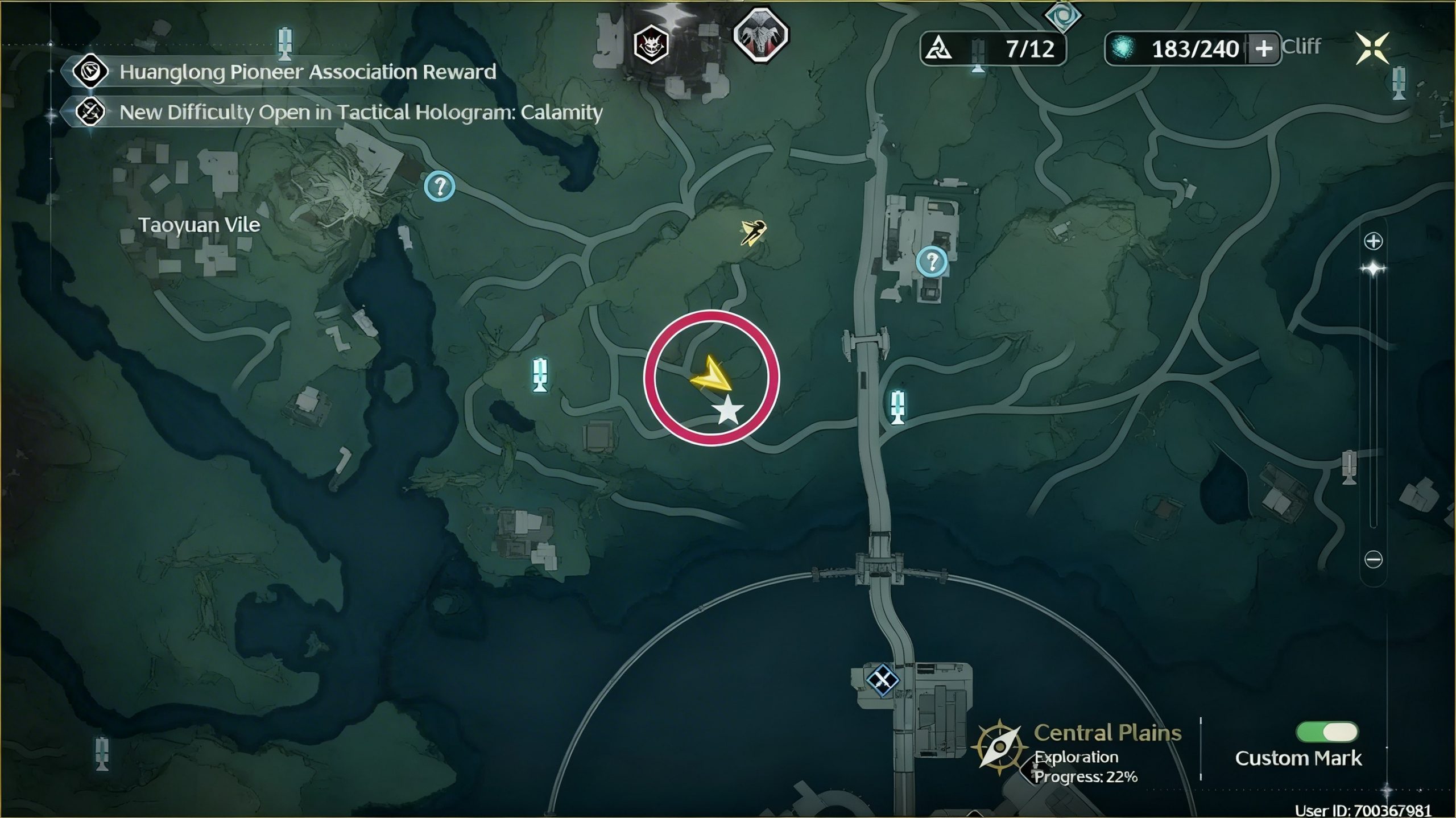This screenshot has height=818, width=1456.
Task: Zoom out the map with minus button
Action: click(1374, 560)
